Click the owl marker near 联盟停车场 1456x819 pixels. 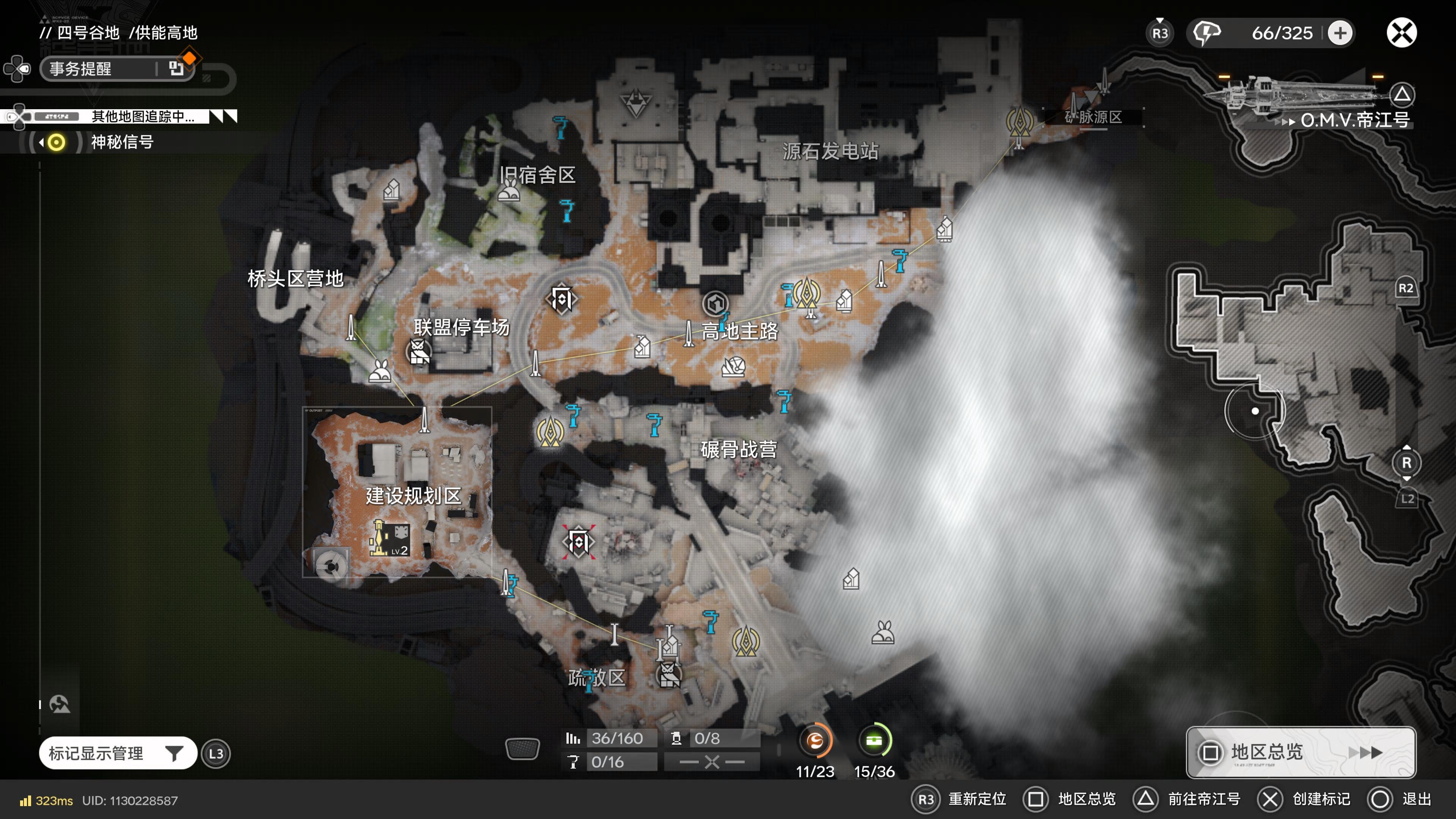click(418, 351)
